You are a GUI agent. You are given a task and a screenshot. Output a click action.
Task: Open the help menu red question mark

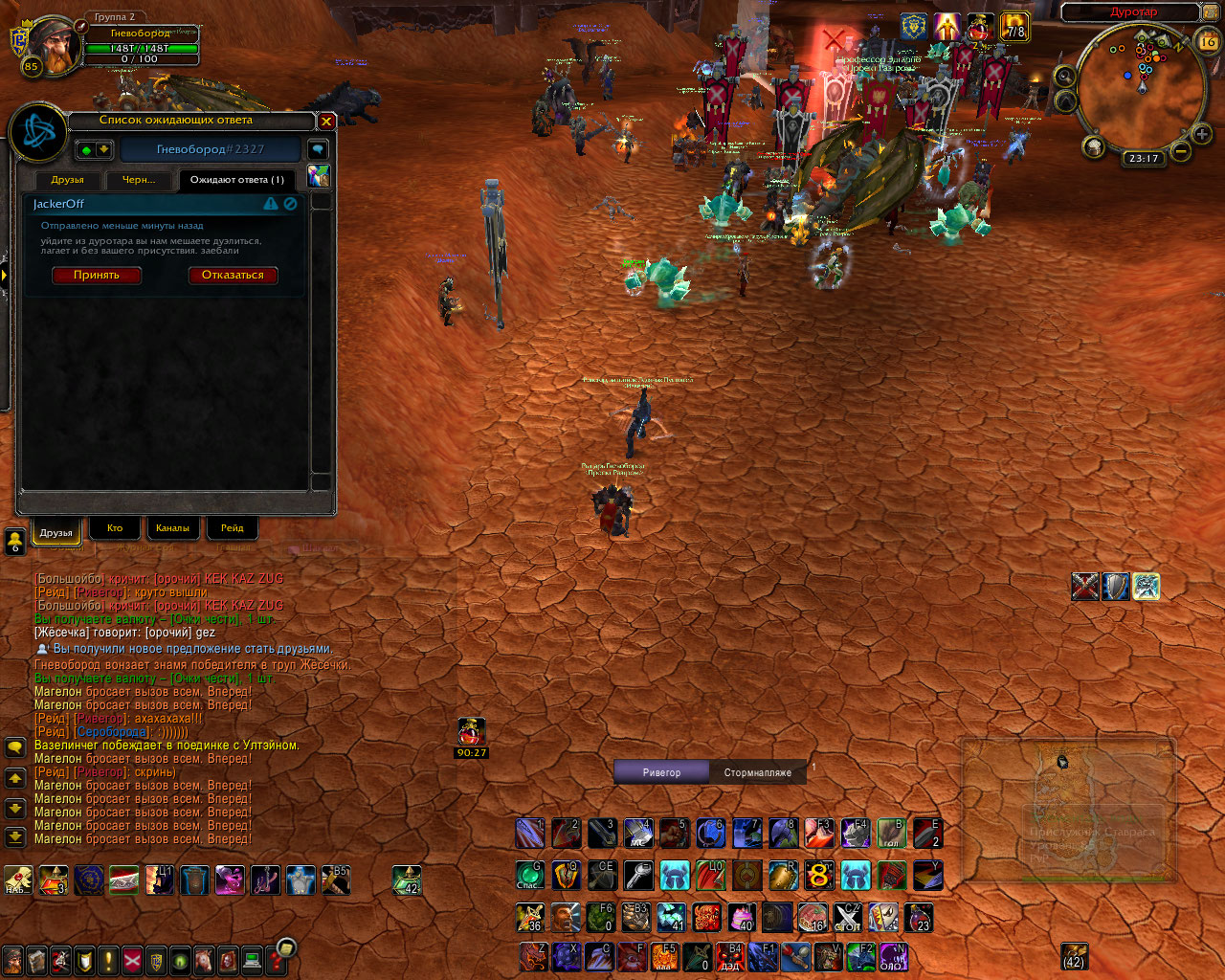point(283,953)
